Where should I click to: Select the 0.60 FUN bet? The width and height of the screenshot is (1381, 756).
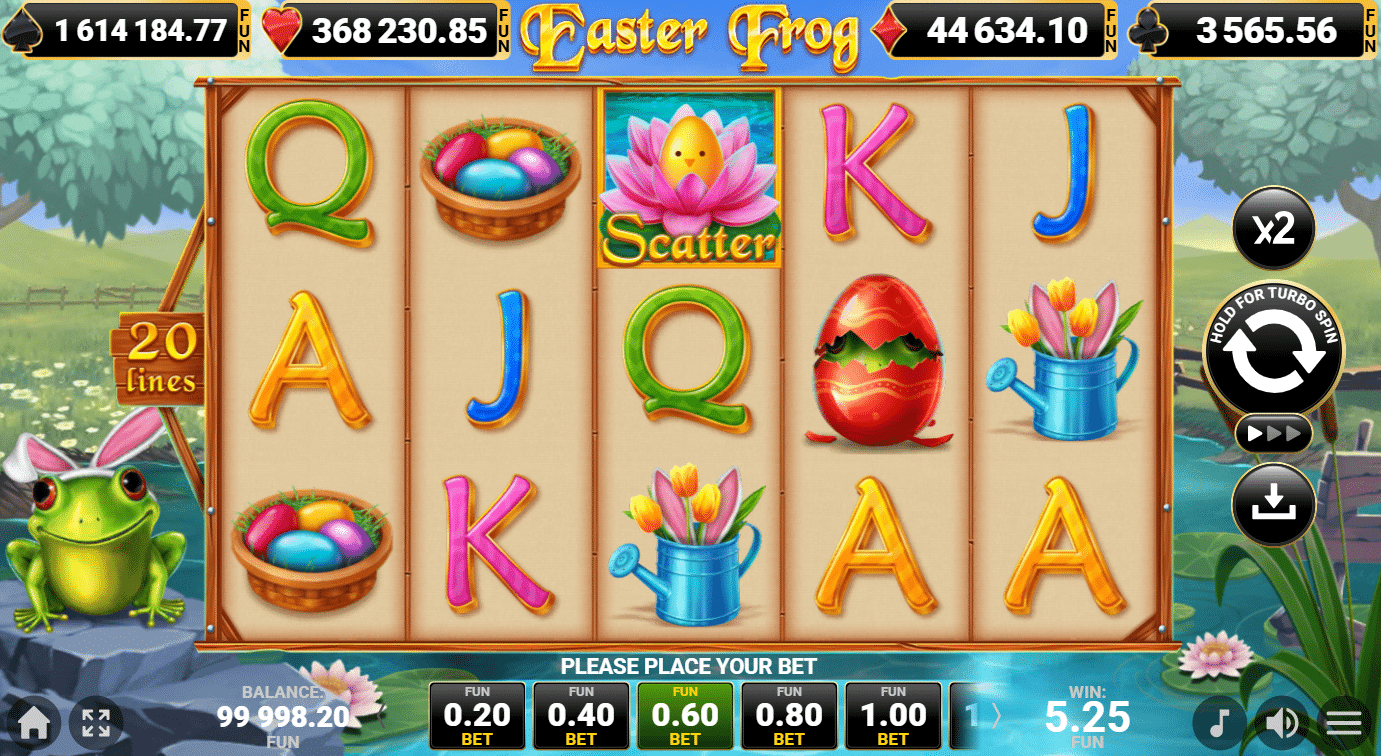(685, 716)
